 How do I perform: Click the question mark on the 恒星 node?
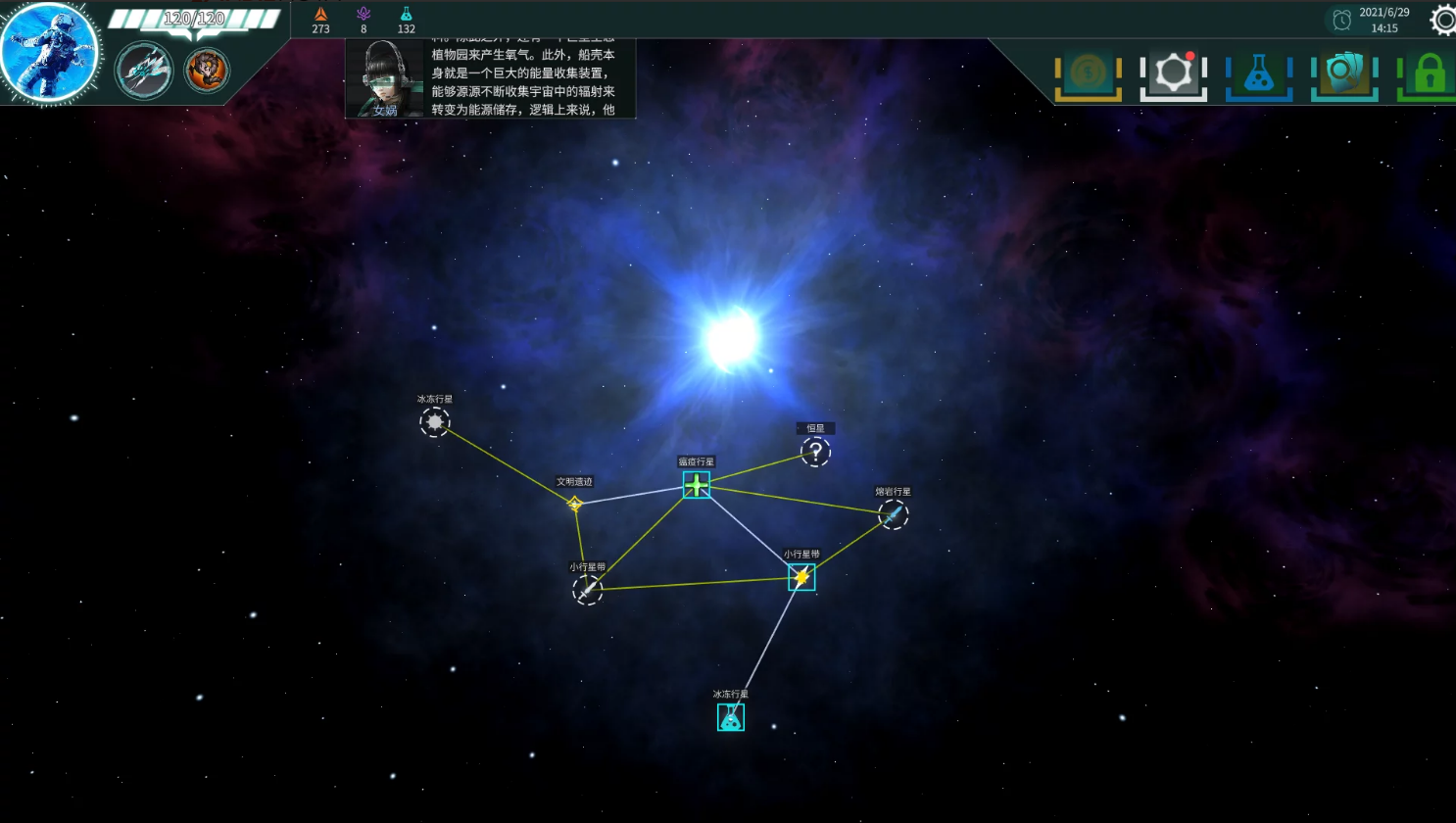tap(815, 452)
